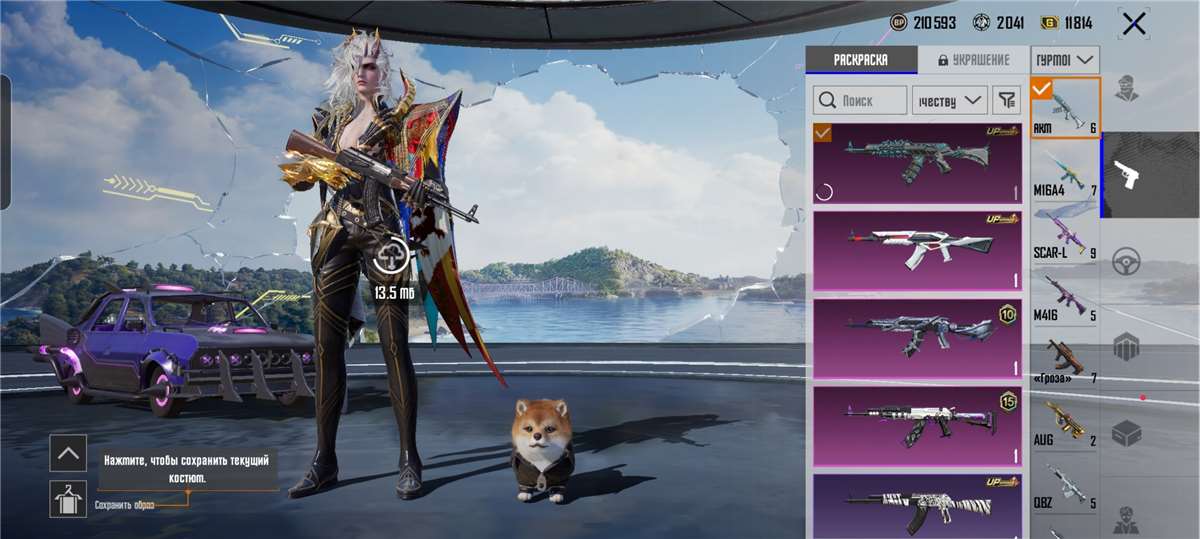Click the Поиск search field
The image size is (1200, 539).
click(860, 100)
